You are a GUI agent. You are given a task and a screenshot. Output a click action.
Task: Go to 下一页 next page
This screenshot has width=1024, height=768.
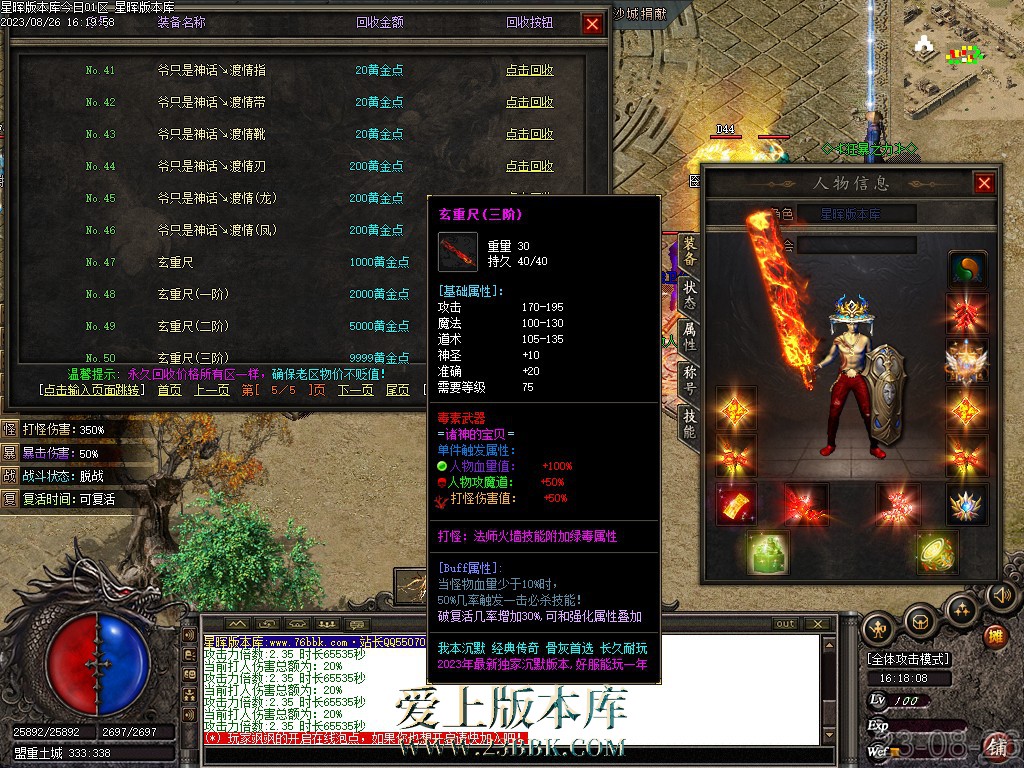pyautogui.click(x=355, y=390)
